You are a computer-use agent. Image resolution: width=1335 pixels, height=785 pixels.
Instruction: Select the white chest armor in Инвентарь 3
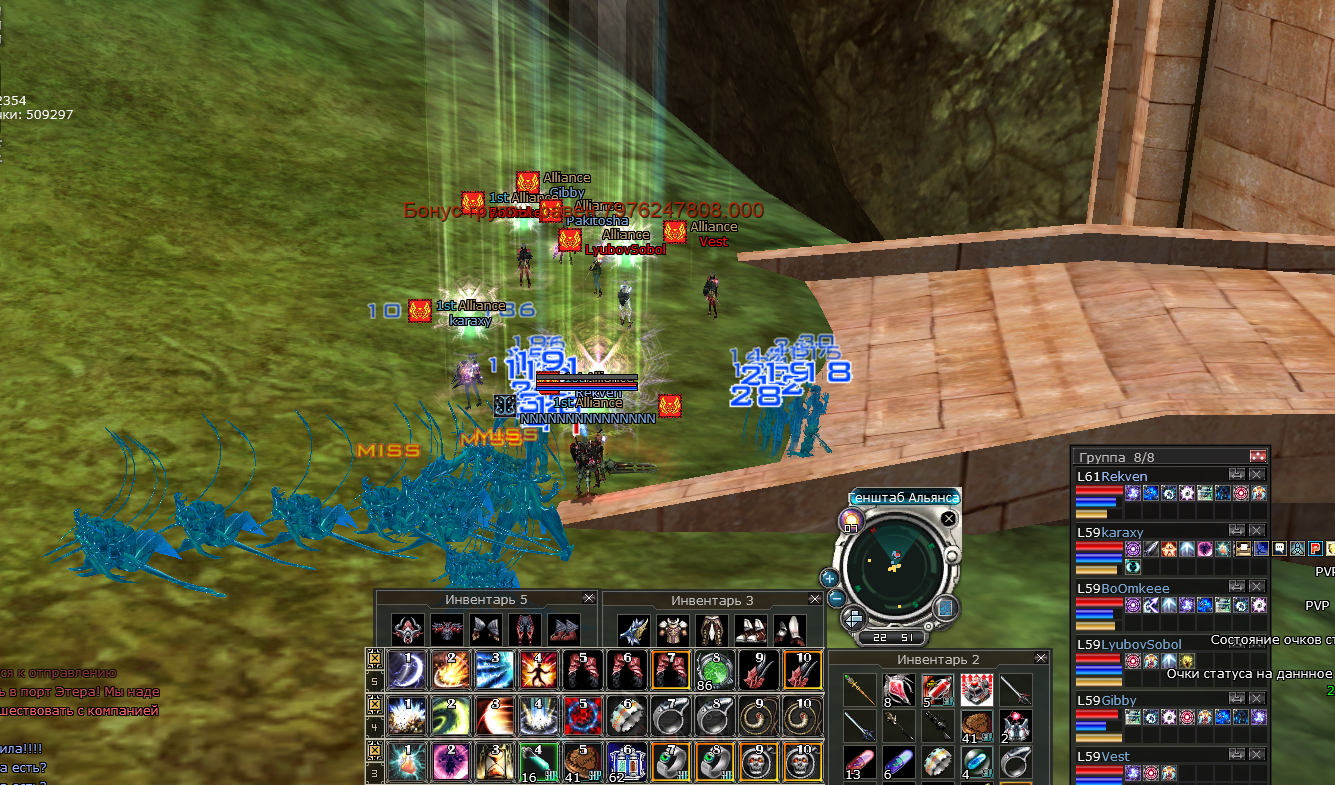671,629
